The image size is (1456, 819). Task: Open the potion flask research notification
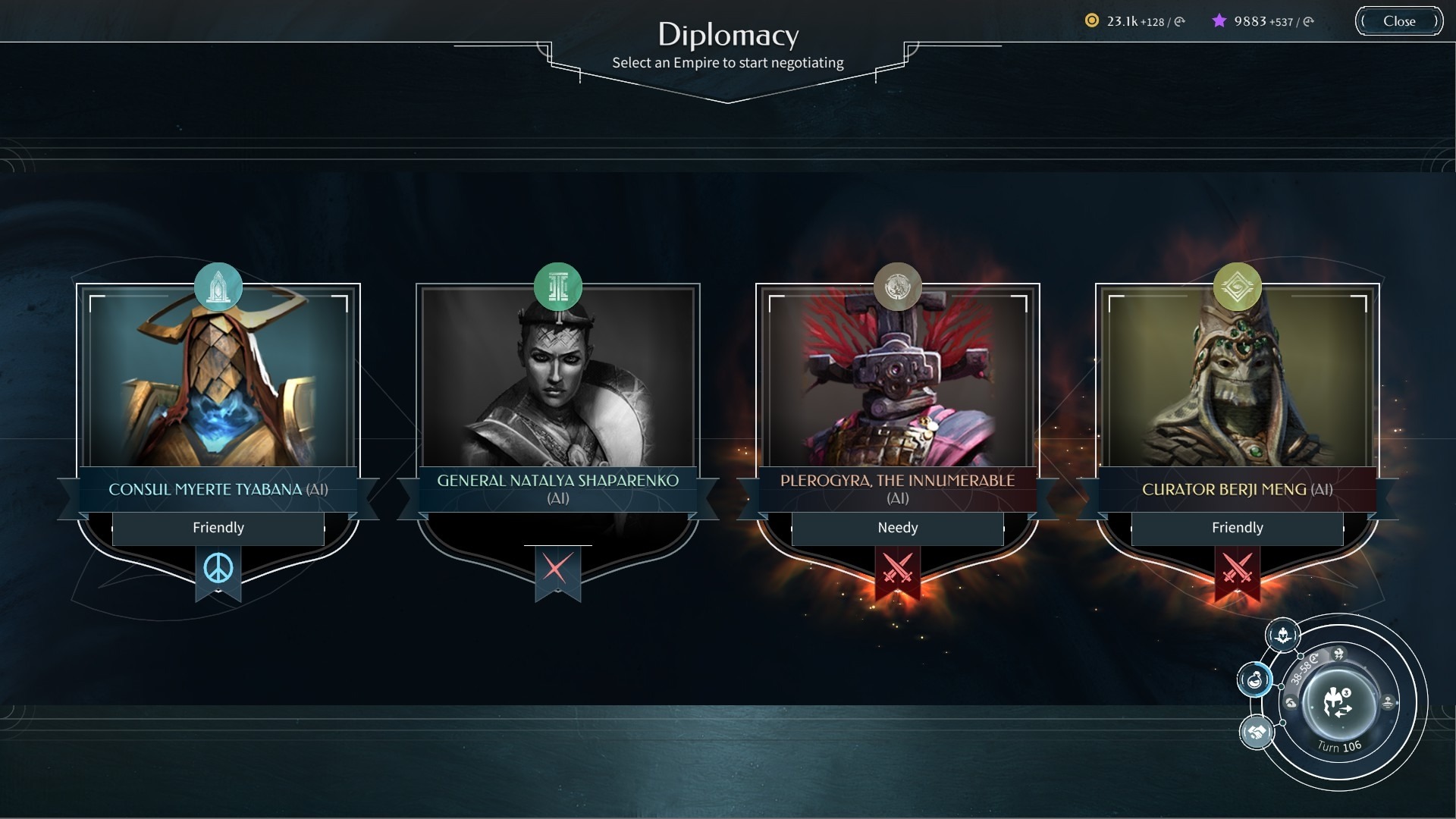pos(1255,679)
